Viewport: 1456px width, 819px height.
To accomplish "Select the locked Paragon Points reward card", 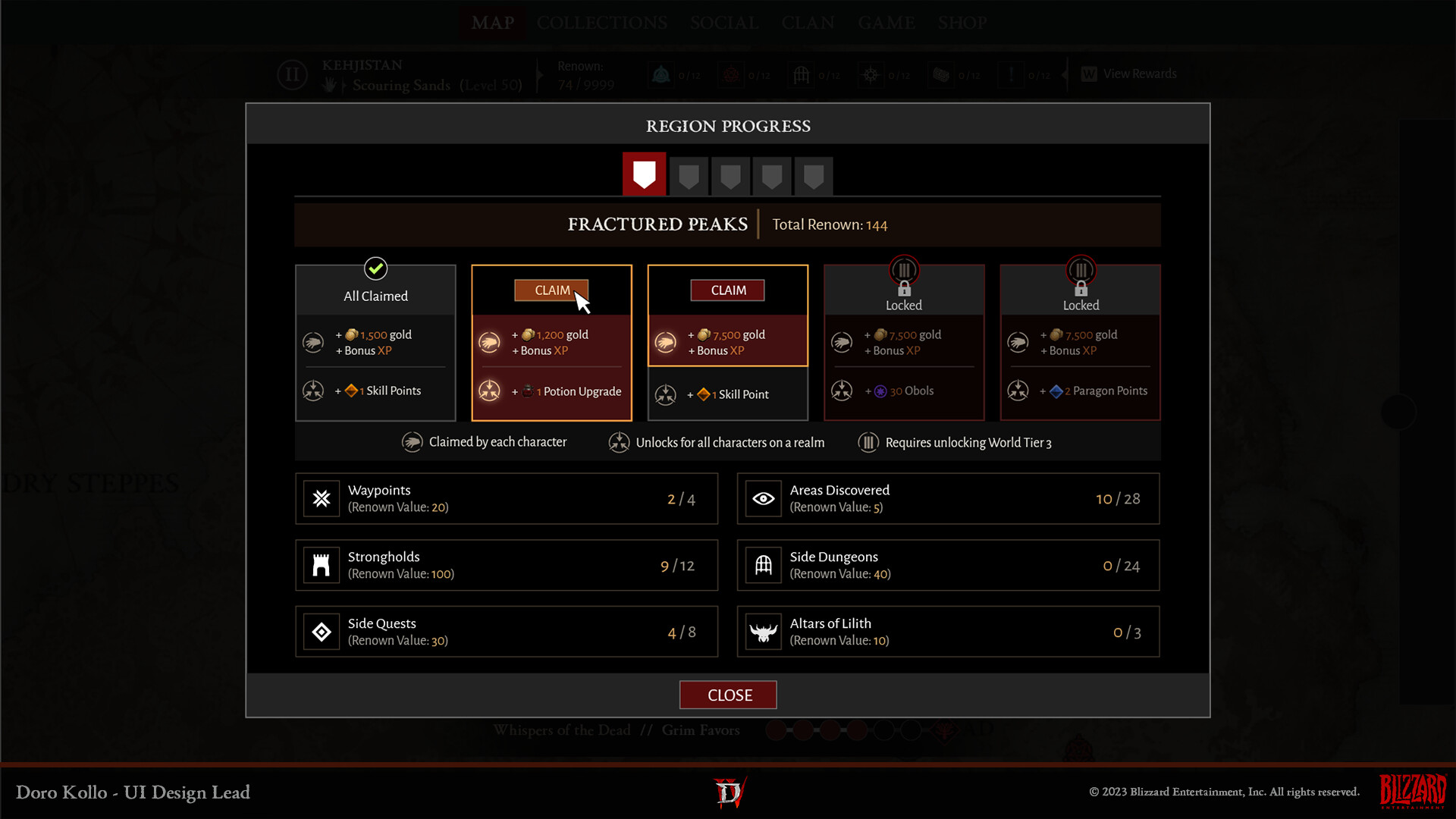I will (1080, 343).
